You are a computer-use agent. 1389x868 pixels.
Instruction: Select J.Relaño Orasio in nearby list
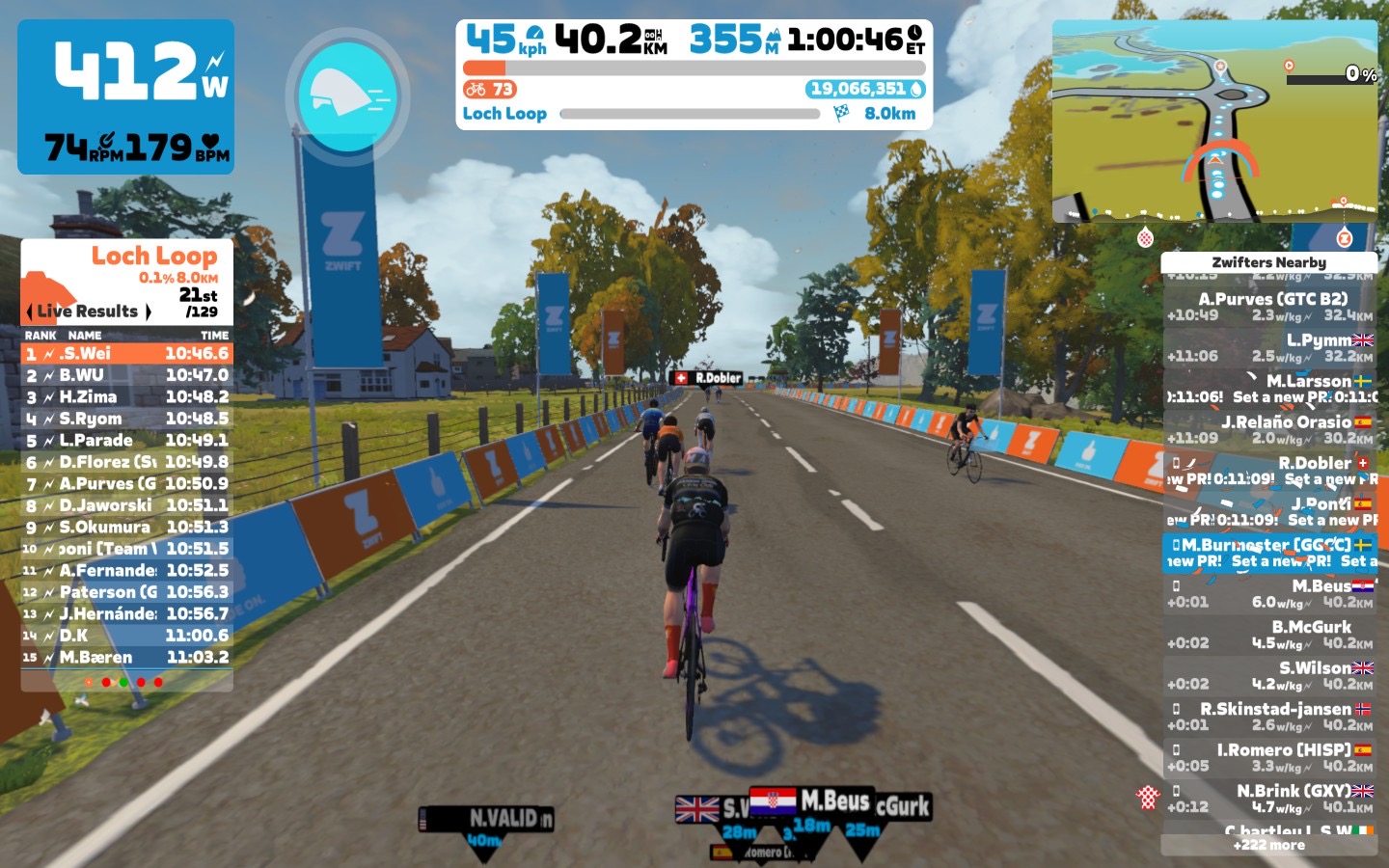[x=1268, y=430]
